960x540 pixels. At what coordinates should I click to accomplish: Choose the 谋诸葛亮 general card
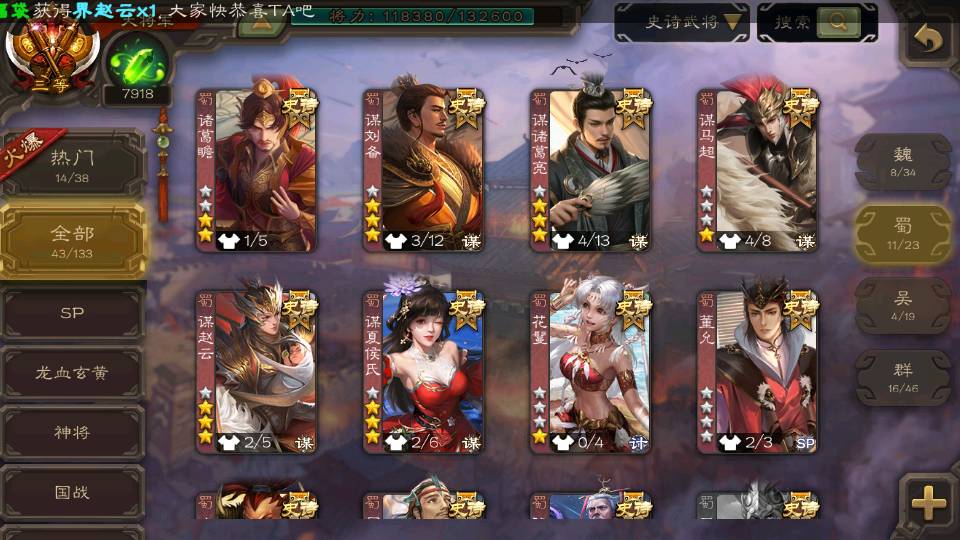(x=590, y=168)
